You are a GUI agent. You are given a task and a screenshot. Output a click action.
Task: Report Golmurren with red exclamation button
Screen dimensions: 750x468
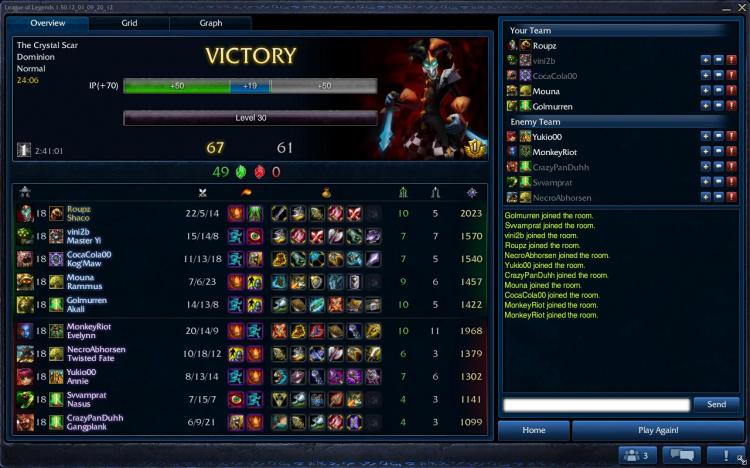(732, 105)
